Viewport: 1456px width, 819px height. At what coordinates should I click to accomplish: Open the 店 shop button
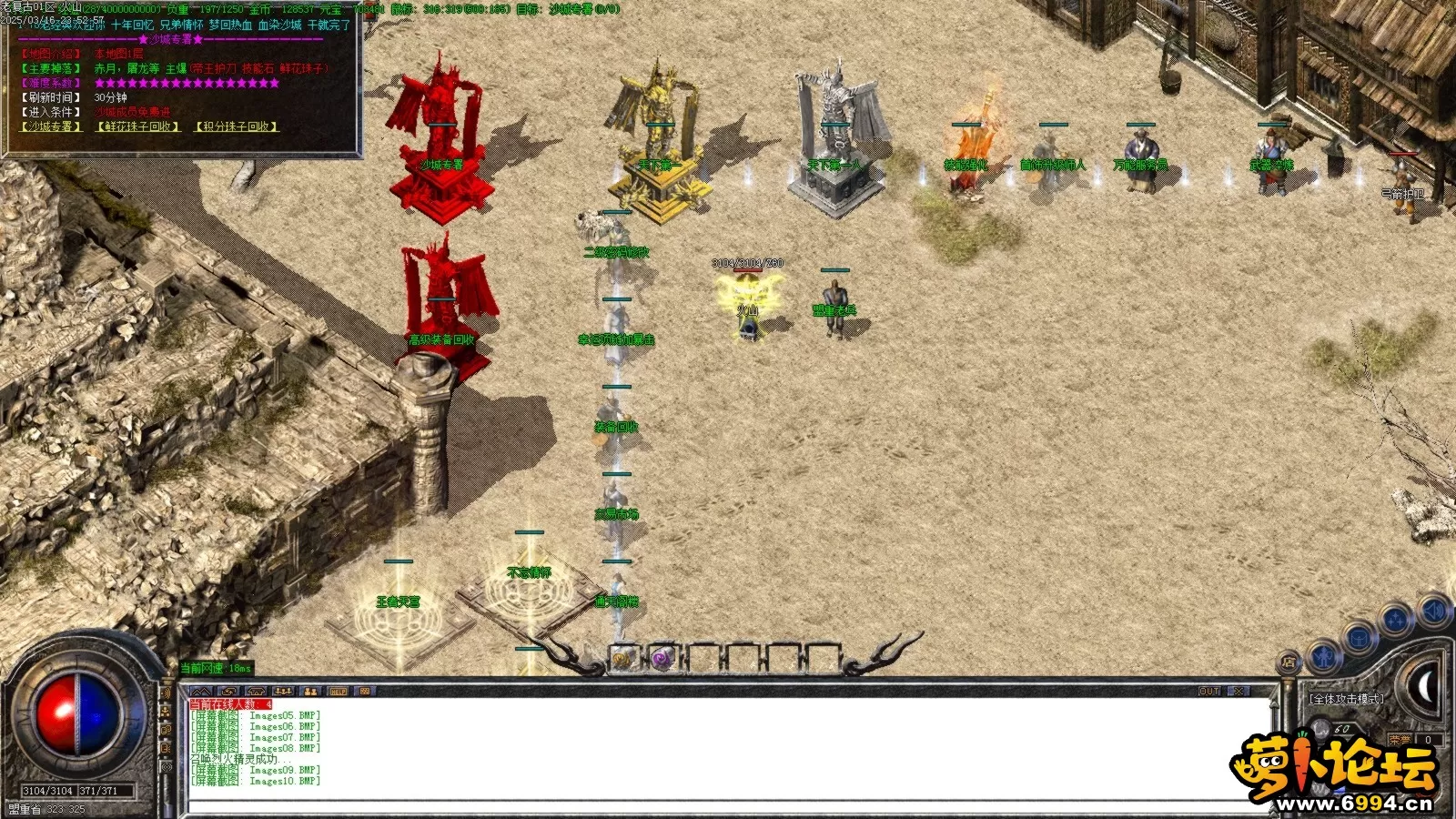pyautogui.click(x=1289, y=662)
